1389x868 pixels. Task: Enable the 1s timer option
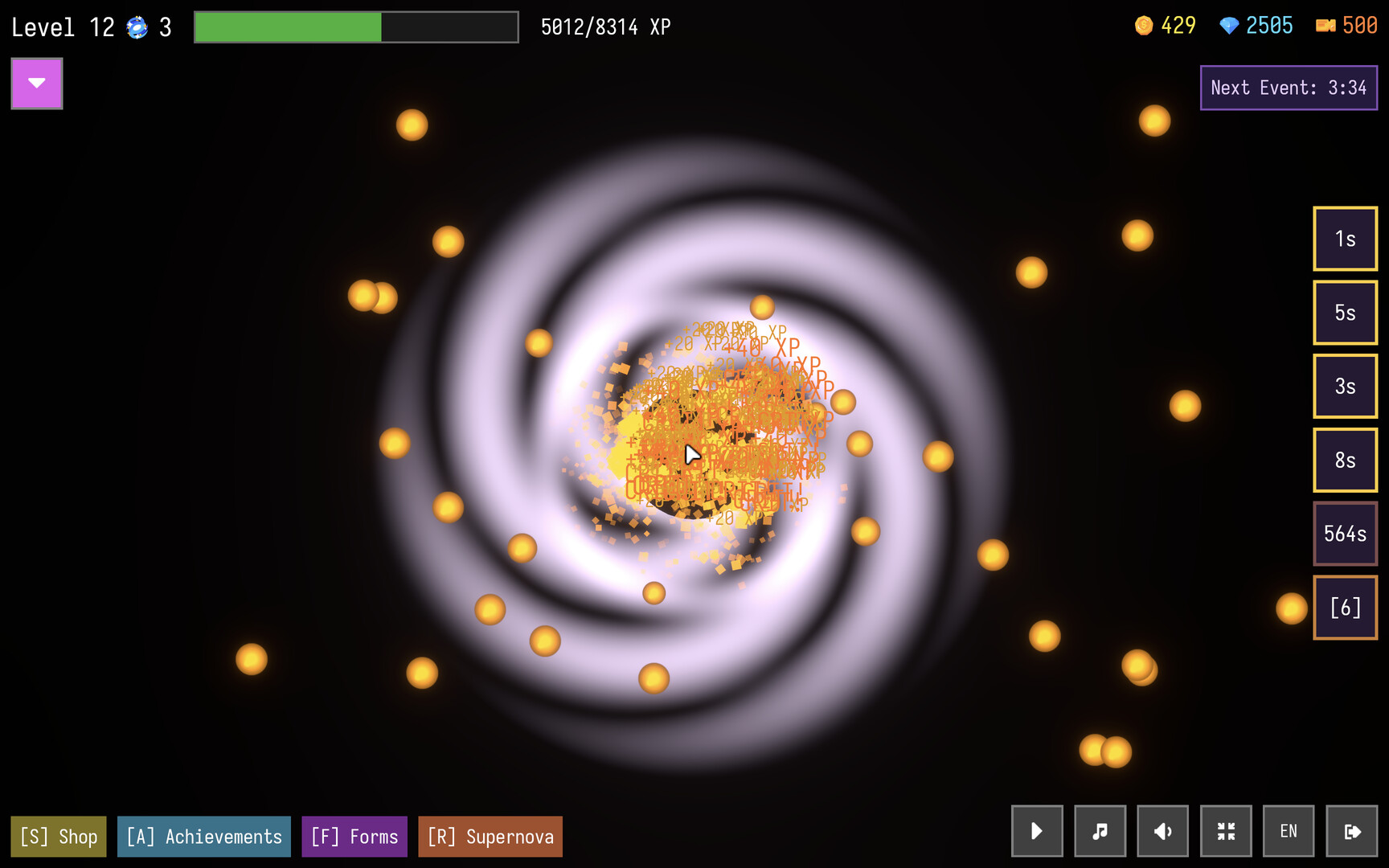click(x=1345, y=239)
